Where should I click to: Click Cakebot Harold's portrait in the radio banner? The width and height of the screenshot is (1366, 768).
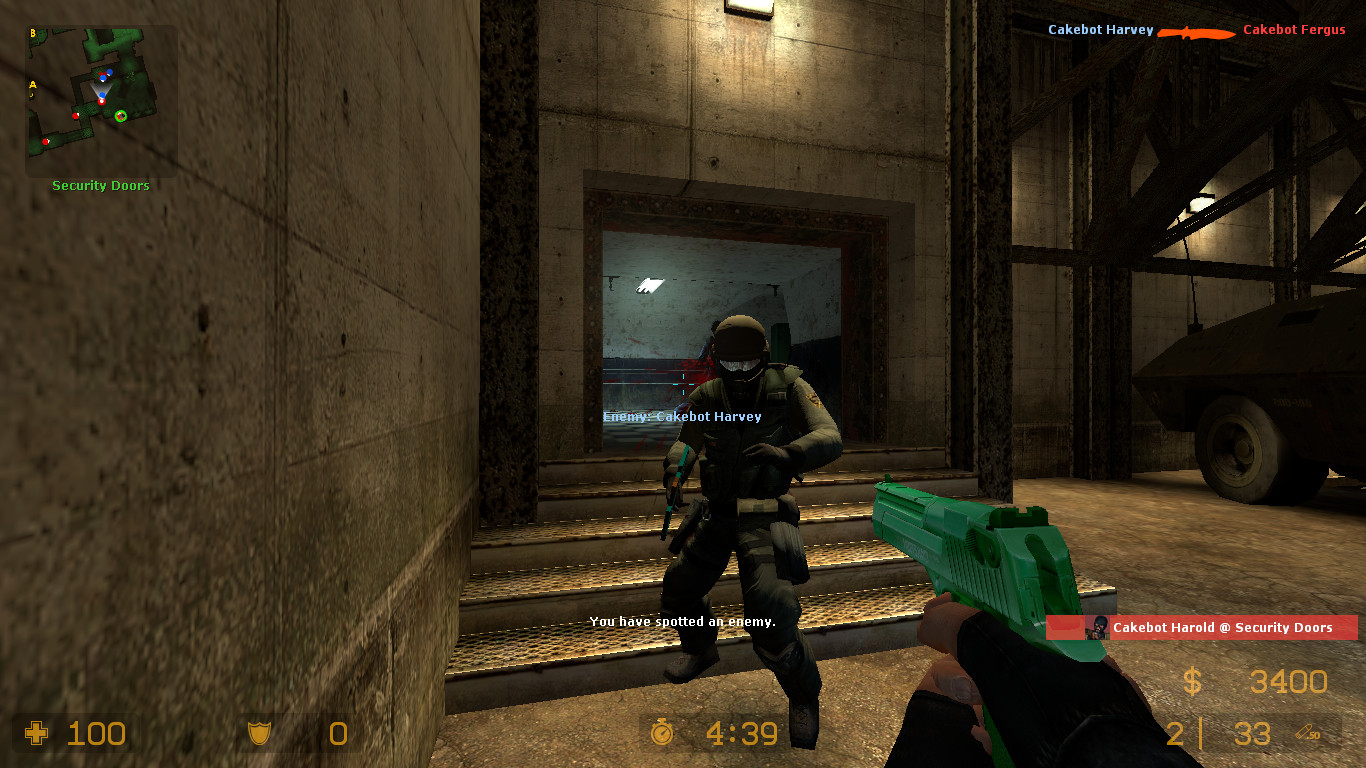click(1097, 627)
